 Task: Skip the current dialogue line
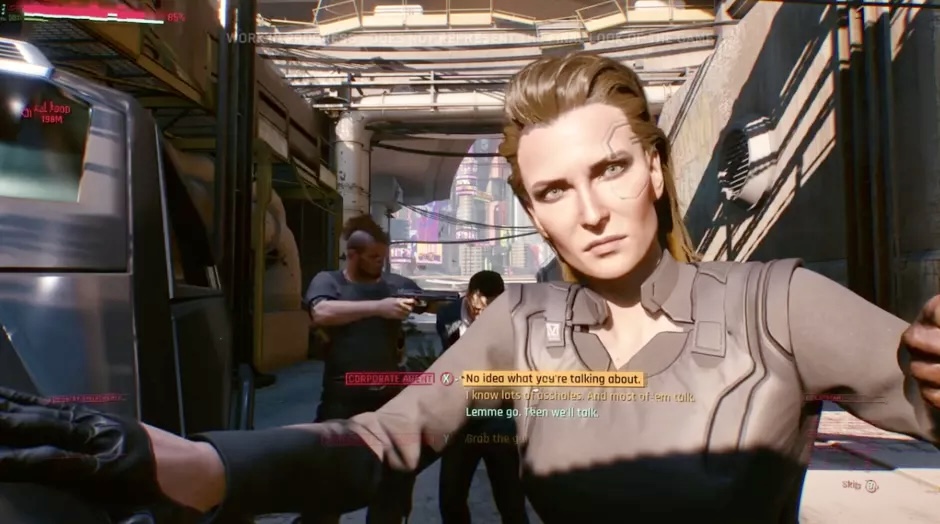859,486
